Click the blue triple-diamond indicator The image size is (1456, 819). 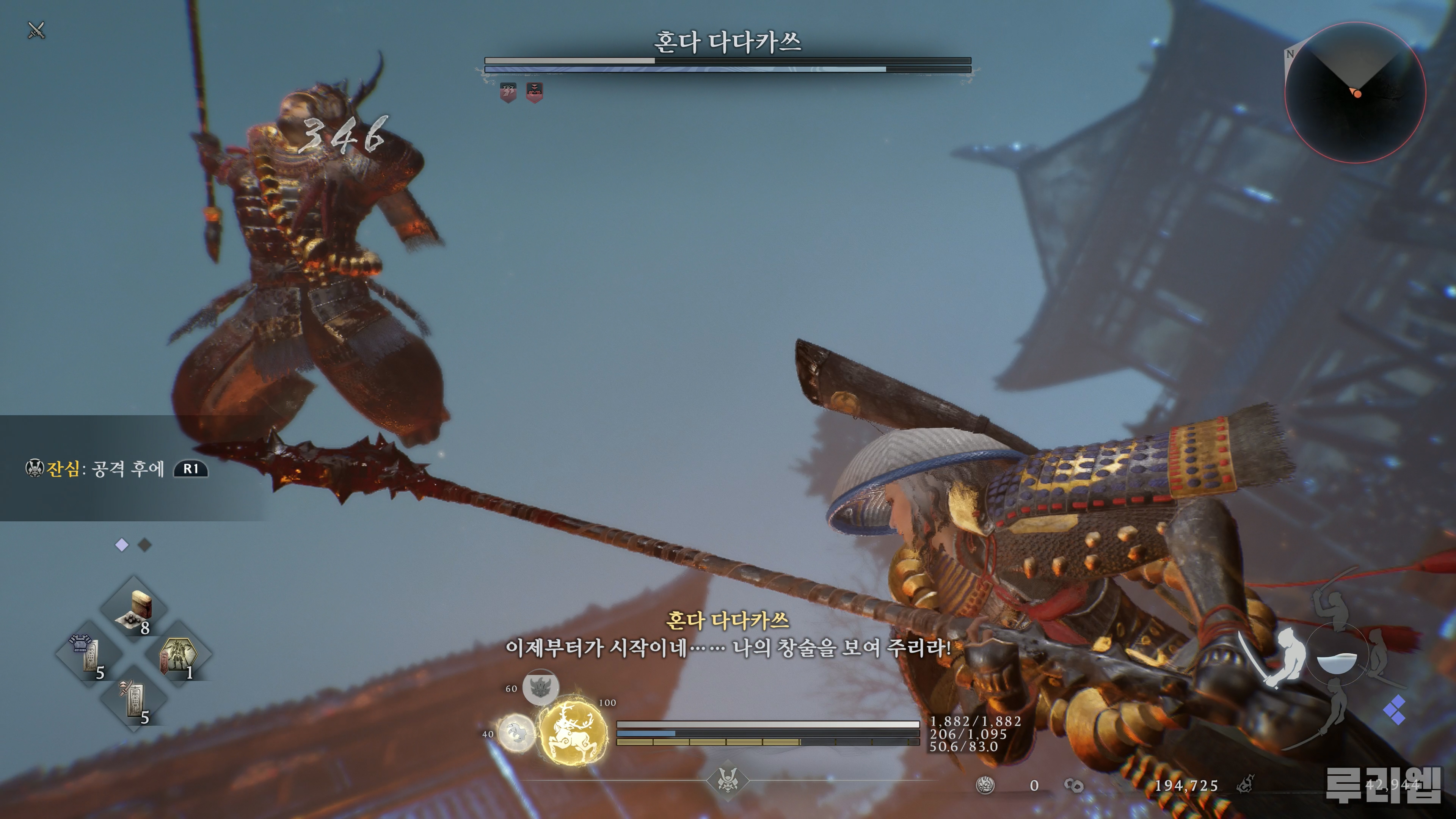click(1395, 710)
